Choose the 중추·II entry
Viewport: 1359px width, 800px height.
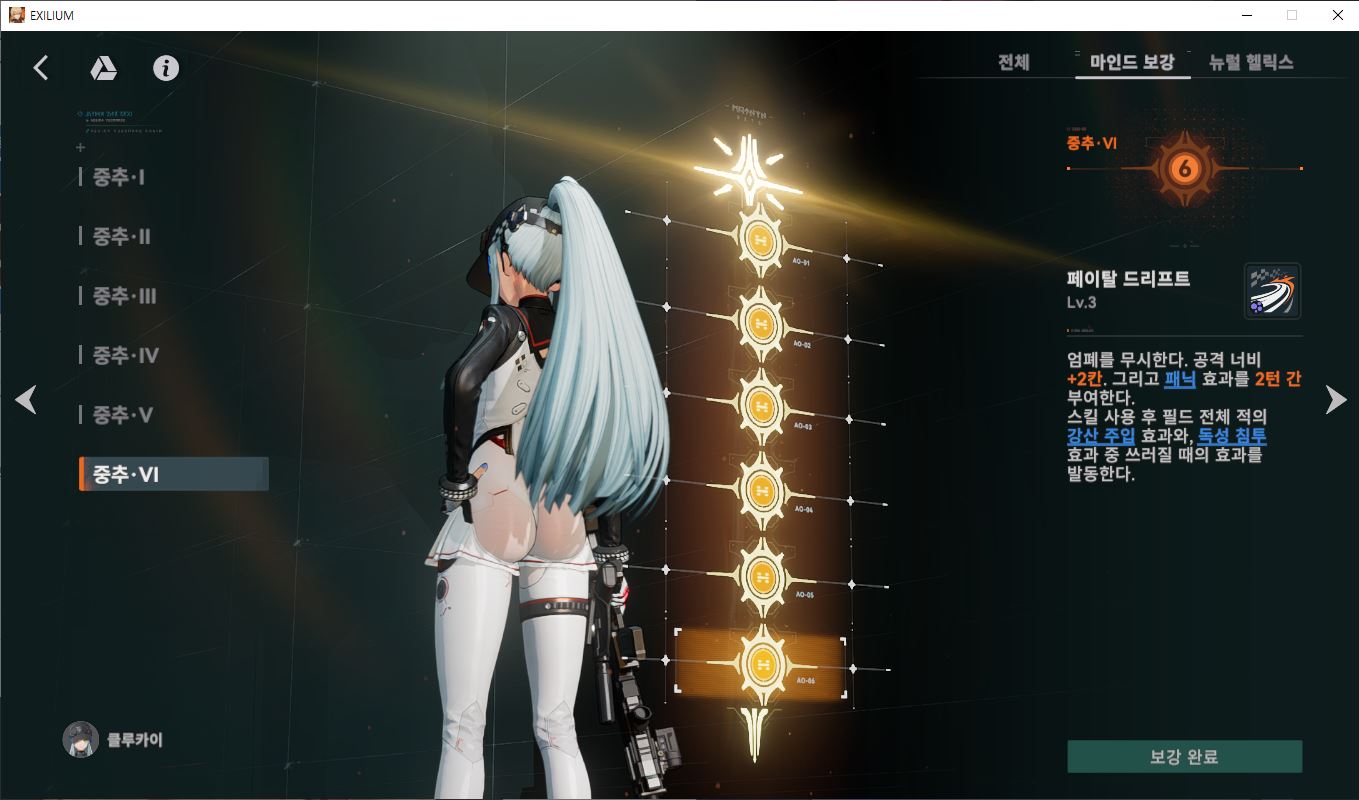click(122, 237)
